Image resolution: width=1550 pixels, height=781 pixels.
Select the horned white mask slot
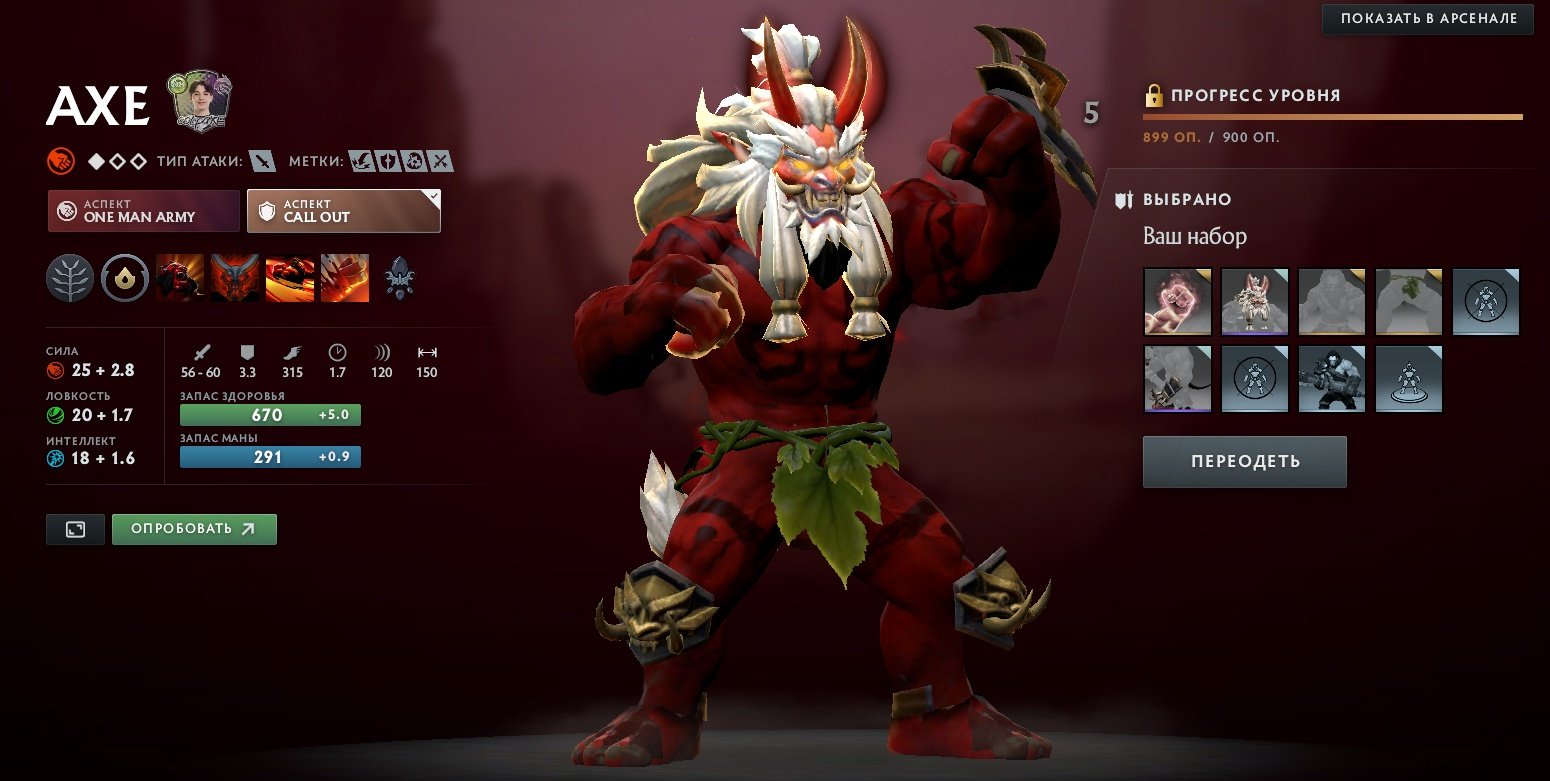tap(1254, 301)
